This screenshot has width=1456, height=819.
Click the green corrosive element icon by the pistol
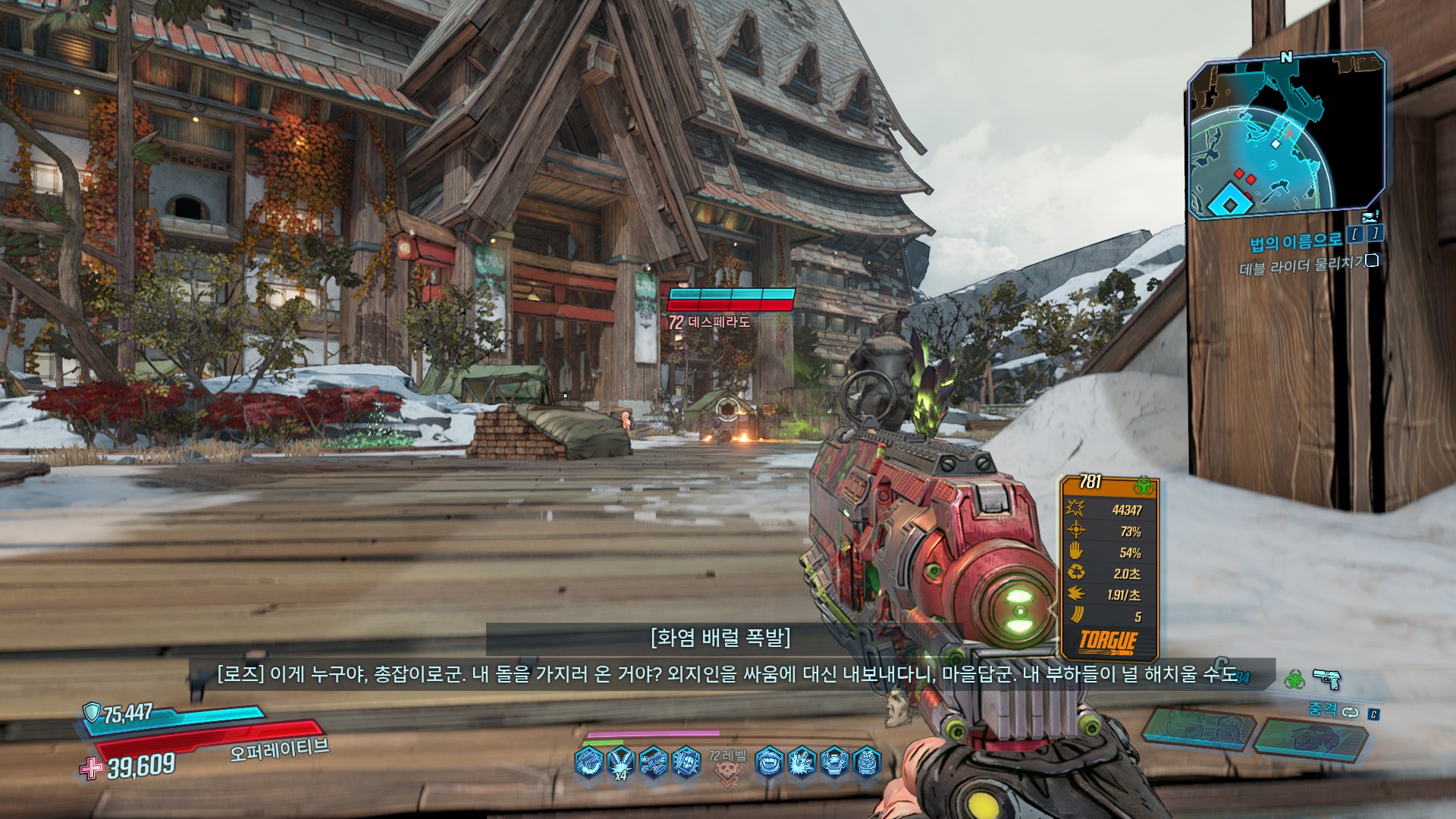point(1294,679)
